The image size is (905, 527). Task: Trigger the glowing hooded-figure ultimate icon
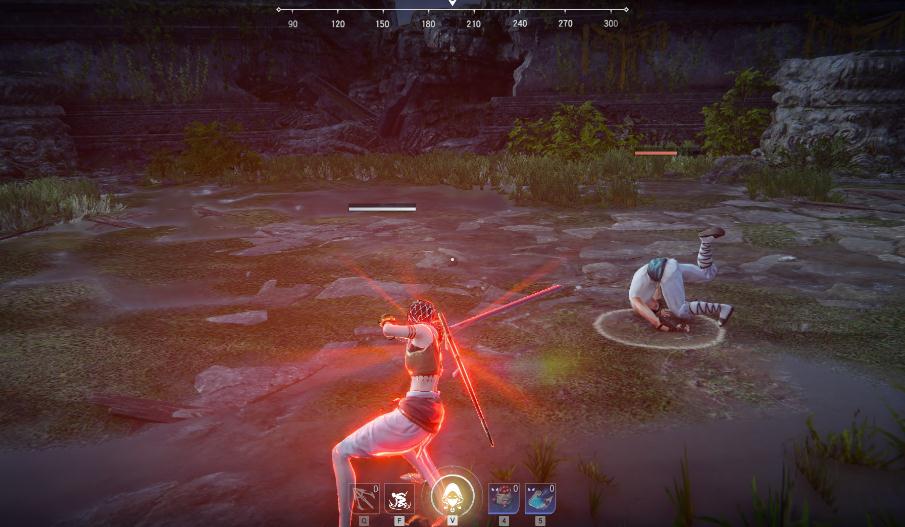(x=452, y=497)
